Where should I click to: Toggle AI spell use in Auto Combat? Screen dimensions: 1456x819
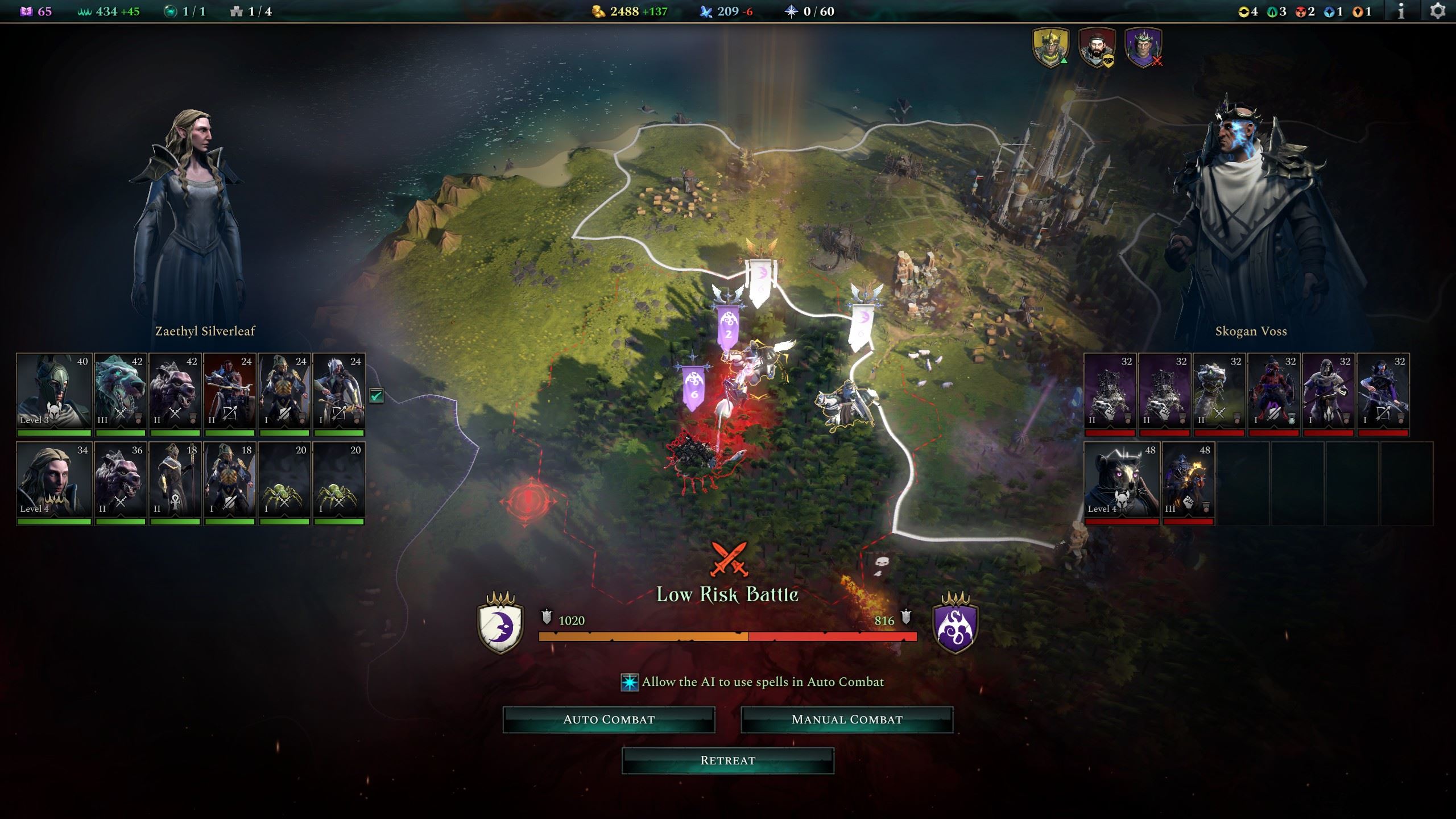coord(630,682)
